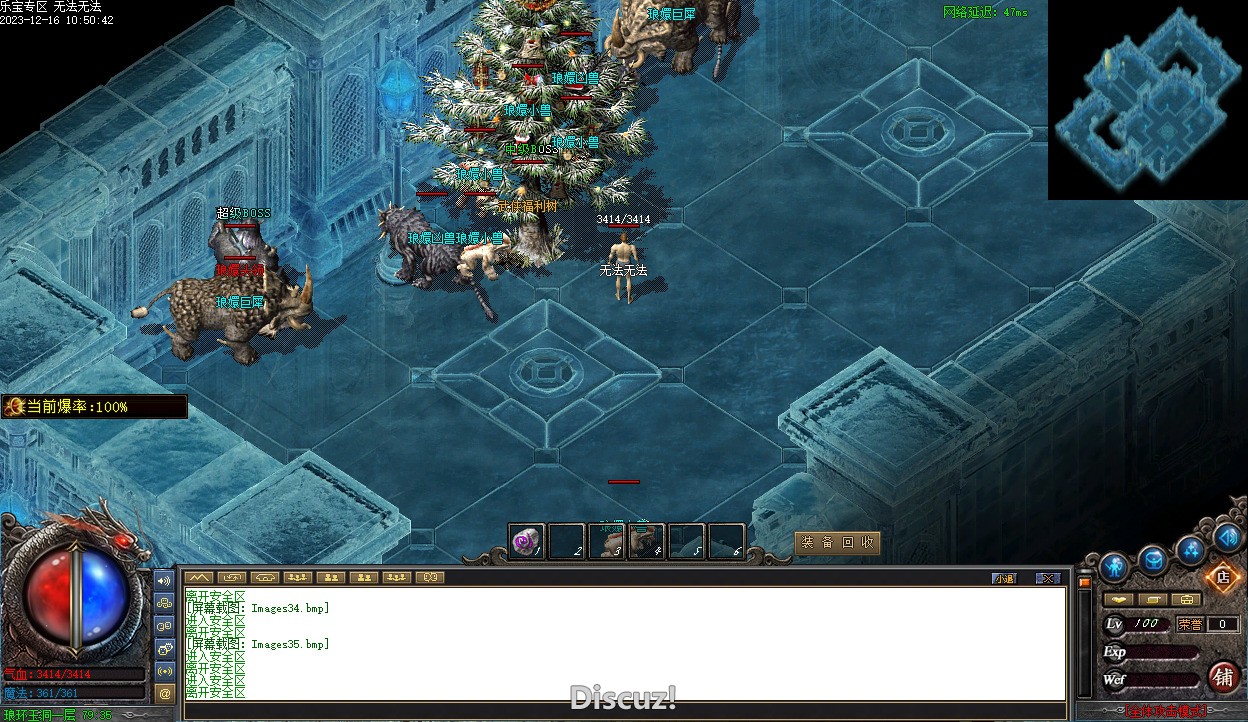The image size is (1248, 722).
Task: Open the red 铺 stall button
Action: (1223, 677)
